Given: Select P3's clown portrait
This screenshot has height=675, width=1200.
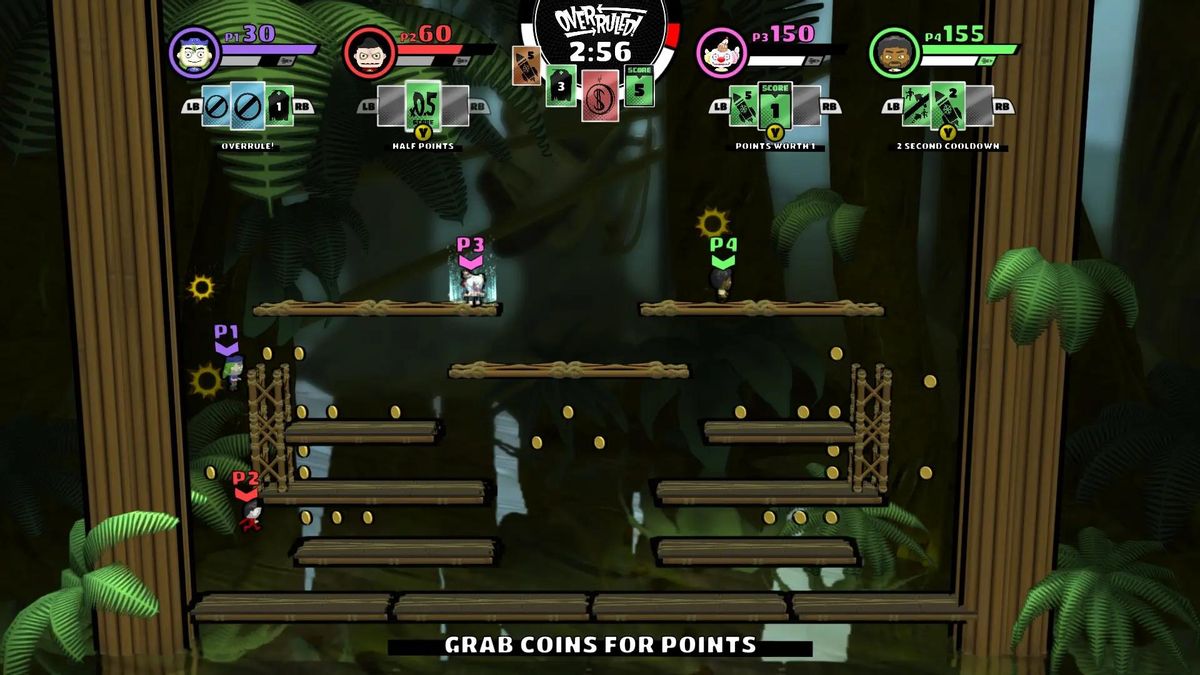Looking at the screenshot, I should coord(720,53).
